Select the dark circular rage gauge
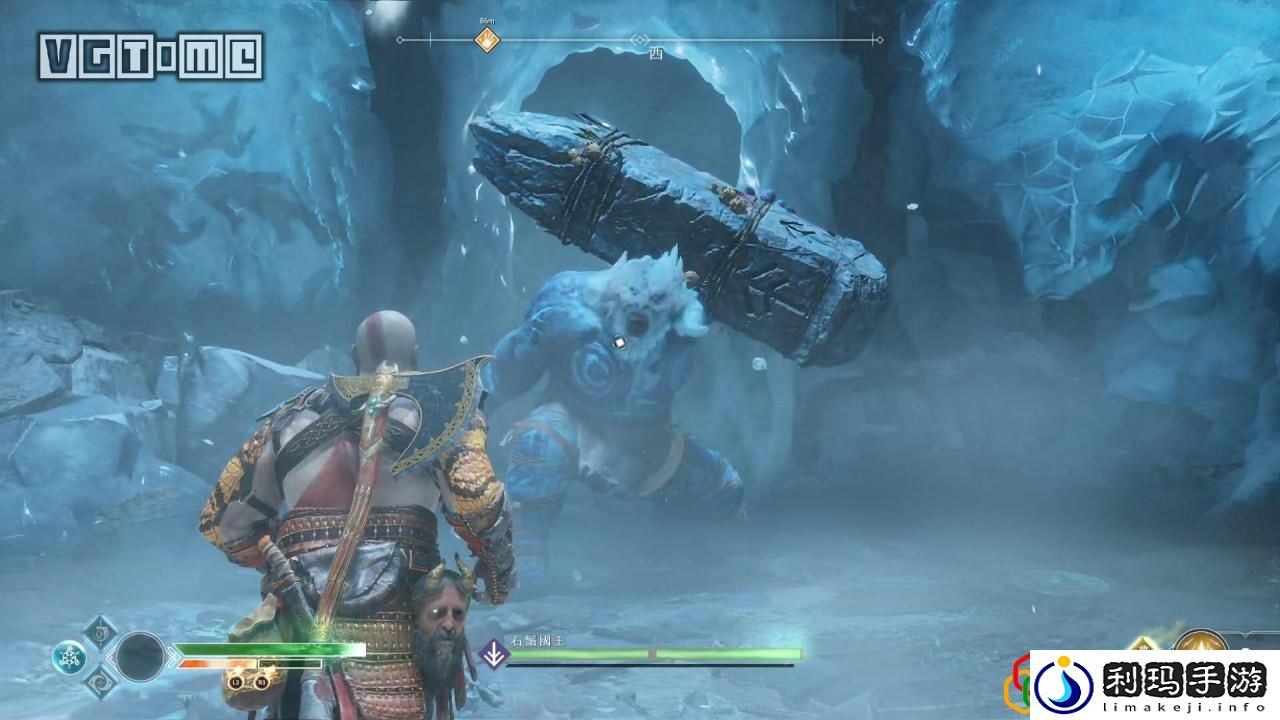This screenshot has height=720, width=1280. (141, 657)
